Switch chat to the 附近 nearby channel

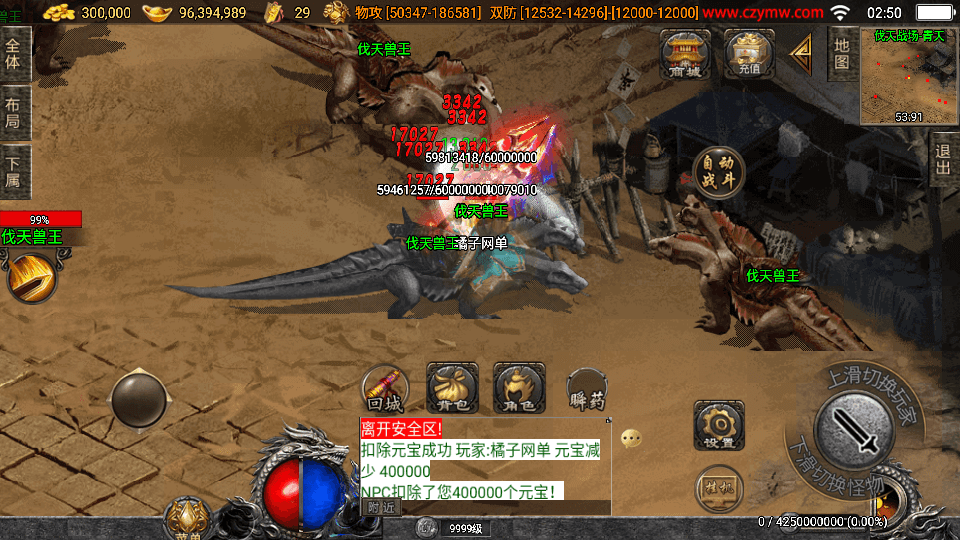pyautogui.click(x=380, y=507)
